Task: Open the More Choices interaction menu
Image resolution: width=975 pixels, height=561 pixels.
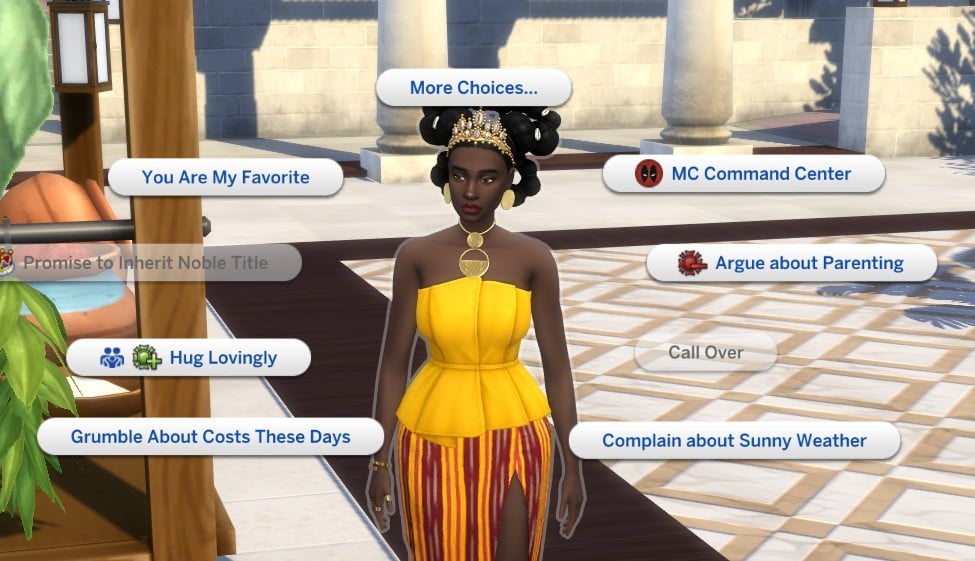Action: coord(473,88)
